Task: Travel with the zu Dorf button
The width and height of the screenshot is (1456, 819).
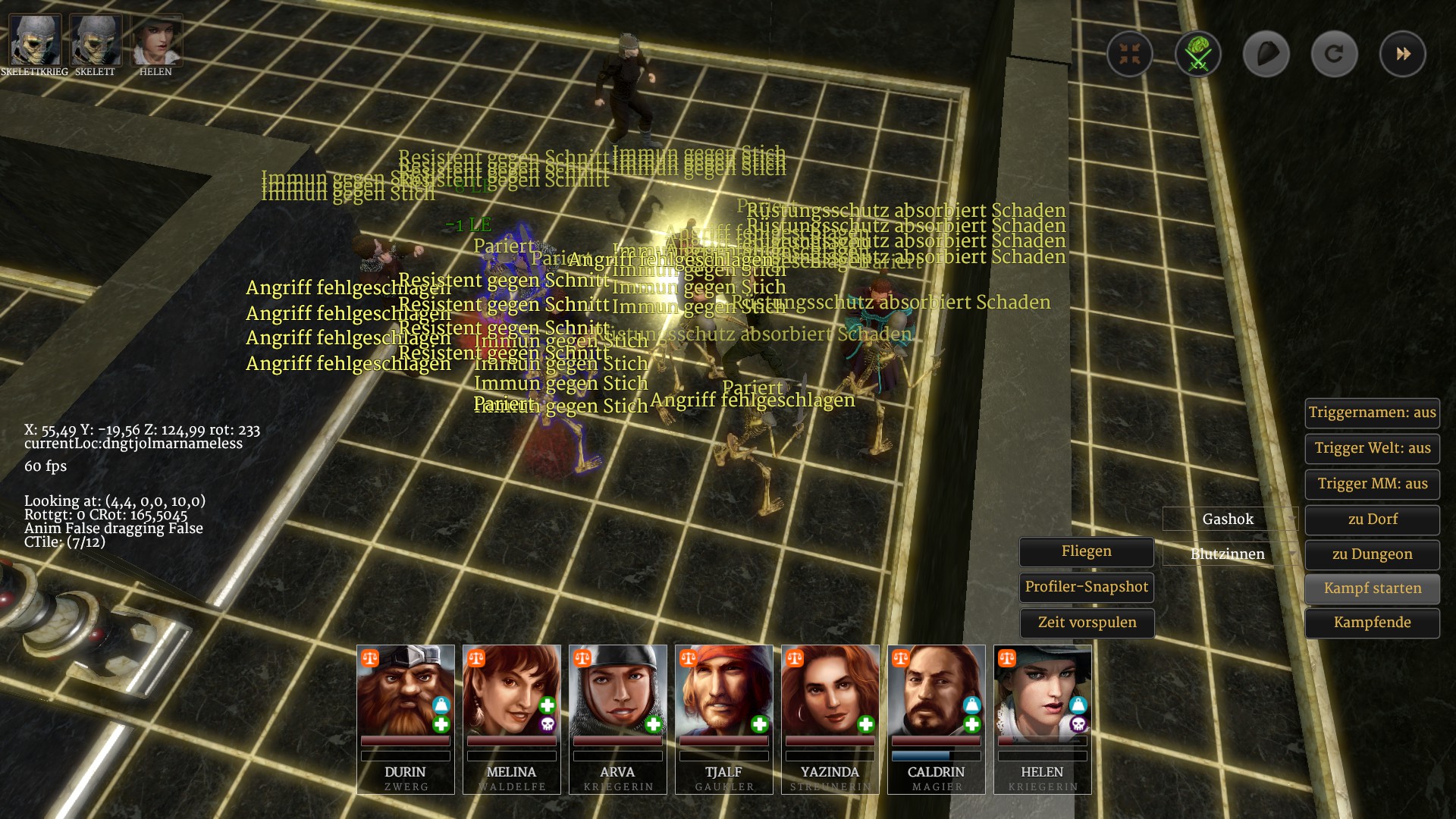Action: [x=1372, y=520]
